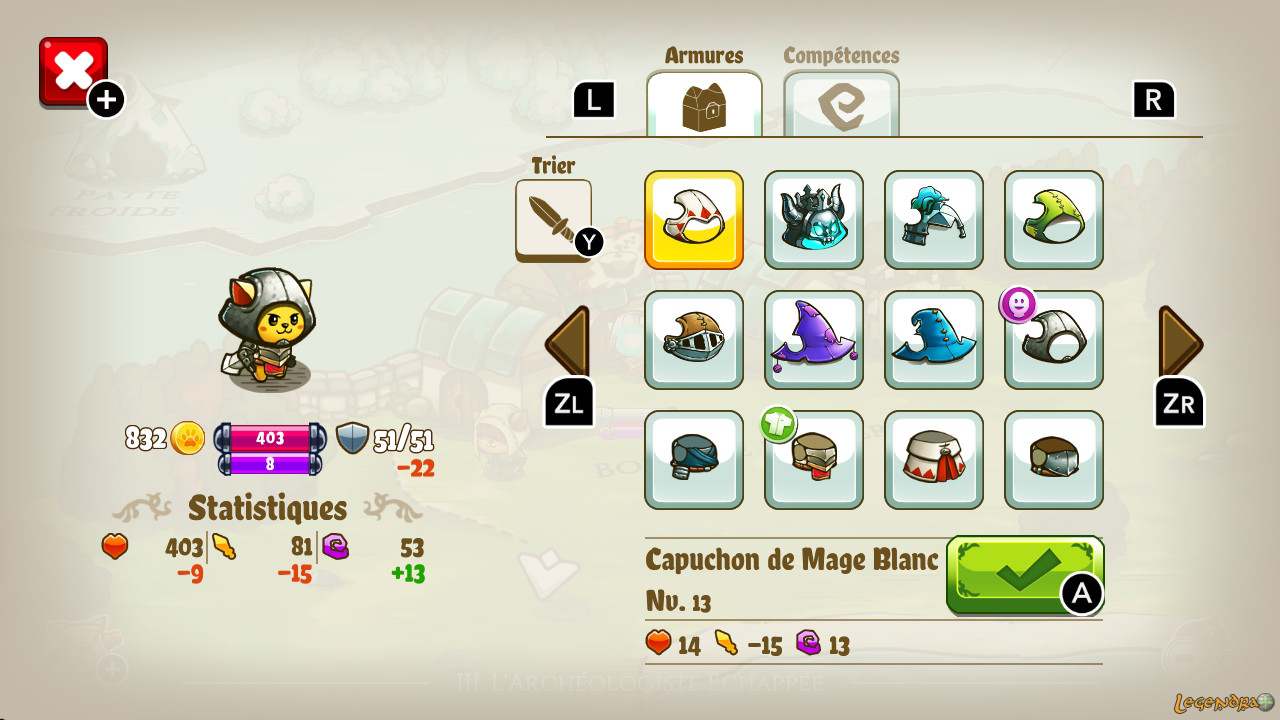The image size is (1280, 720).
Task: Open the Armures chest tab
Action: (x=704, y=103)
